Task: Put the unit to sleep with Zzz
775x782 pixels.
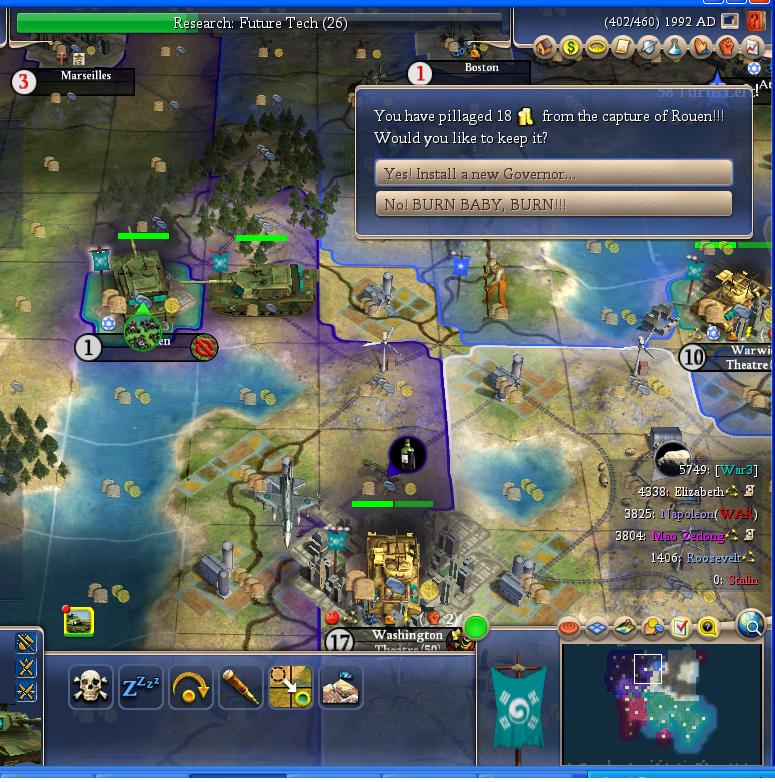Action: (140, 687)
